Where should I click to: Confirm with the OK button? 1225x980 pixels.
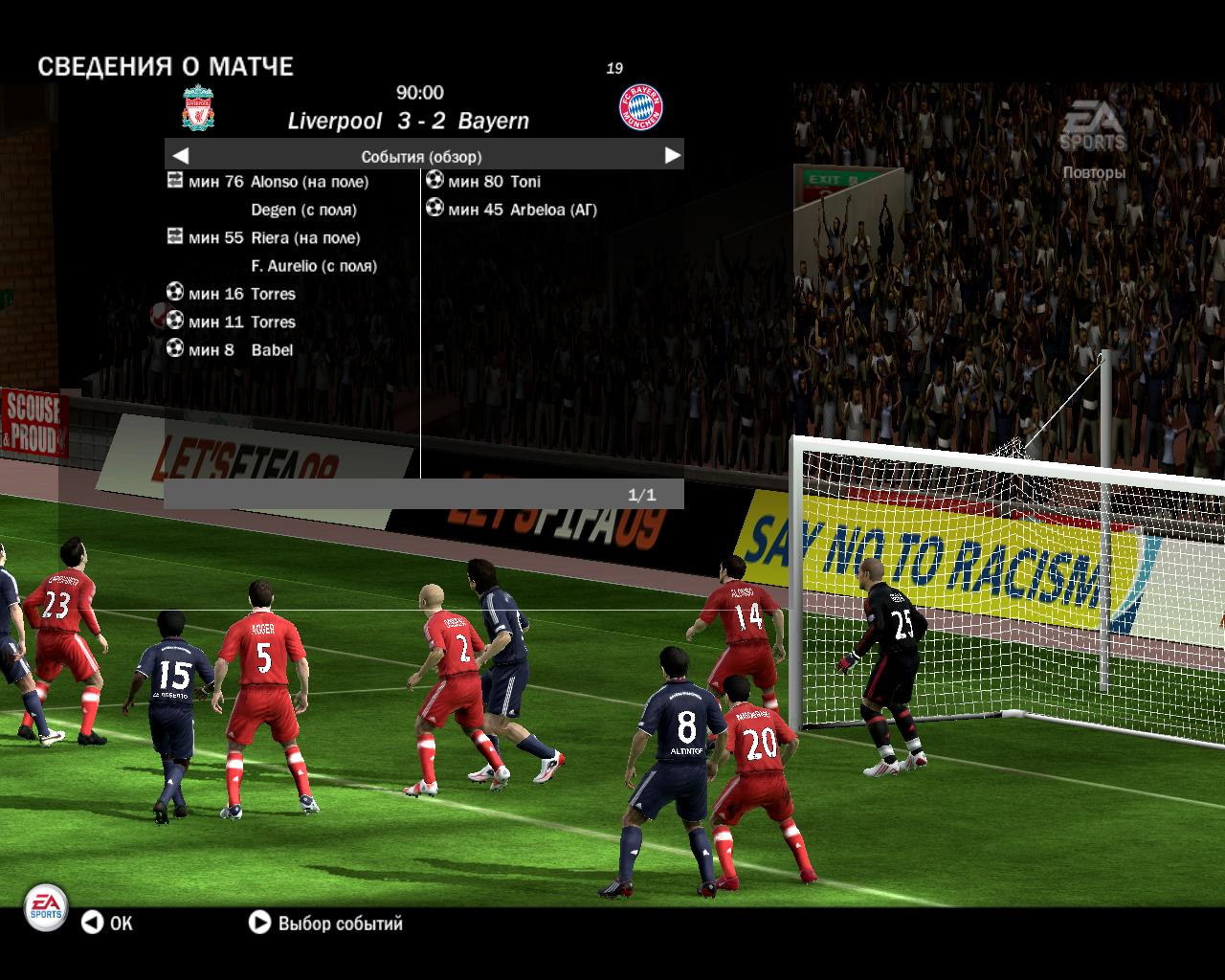[106, 923]
